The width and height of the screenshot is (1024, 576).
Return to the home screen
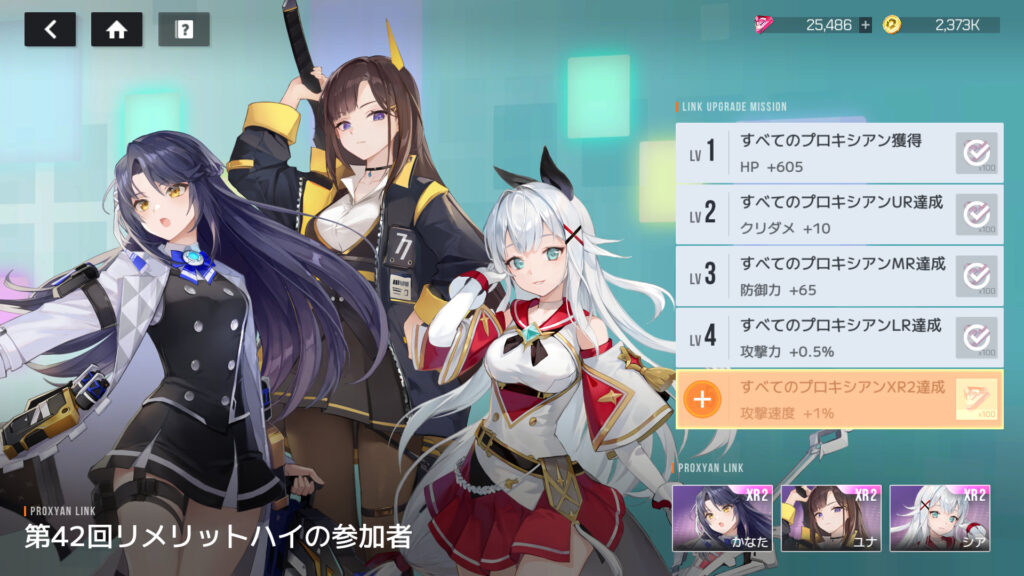click(117, 30)
